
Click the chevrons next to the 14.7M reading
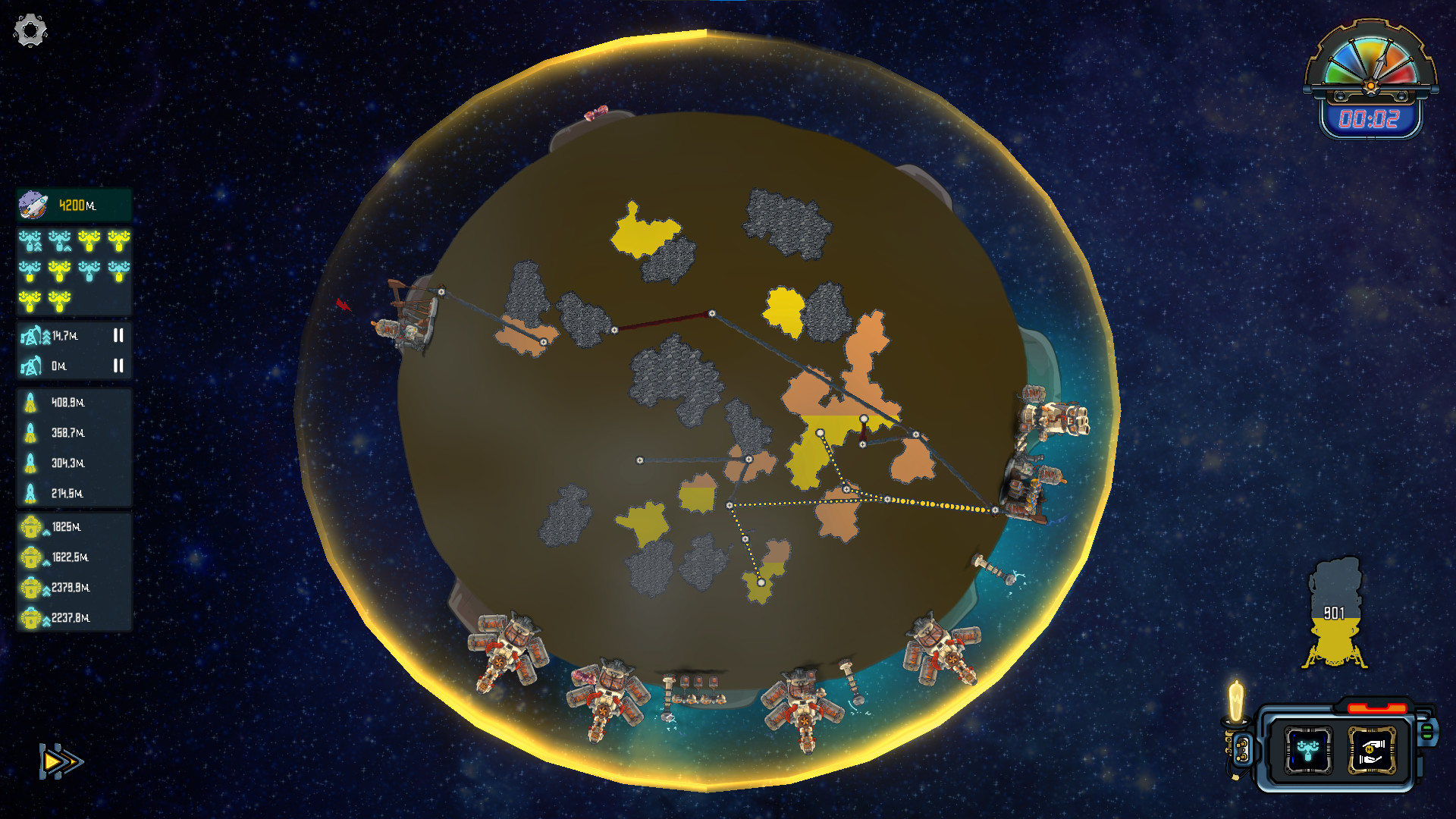tap(46, 337)
